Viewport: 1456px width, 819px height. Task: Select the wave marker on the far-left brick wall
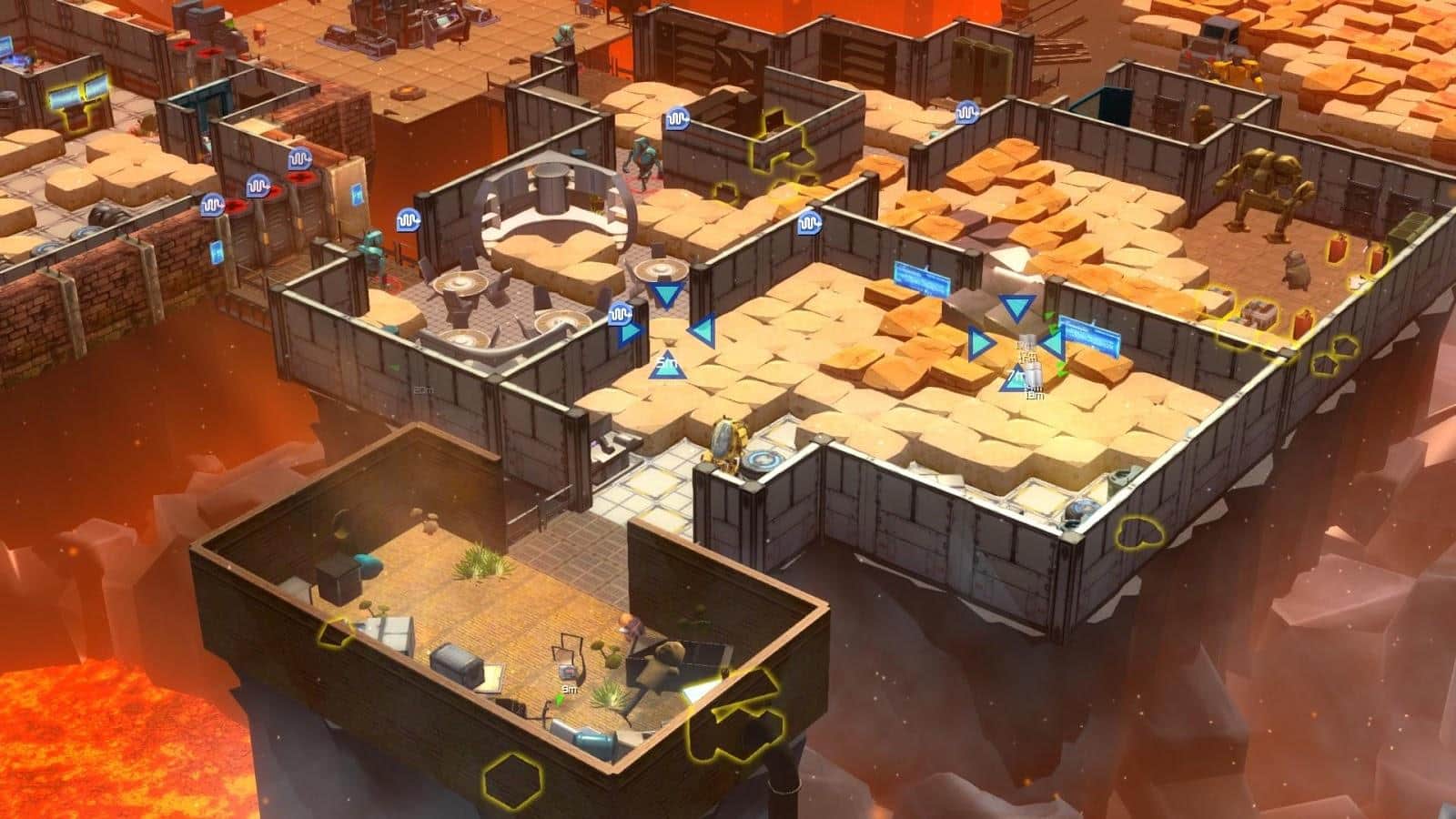click(x=213, y=204)
